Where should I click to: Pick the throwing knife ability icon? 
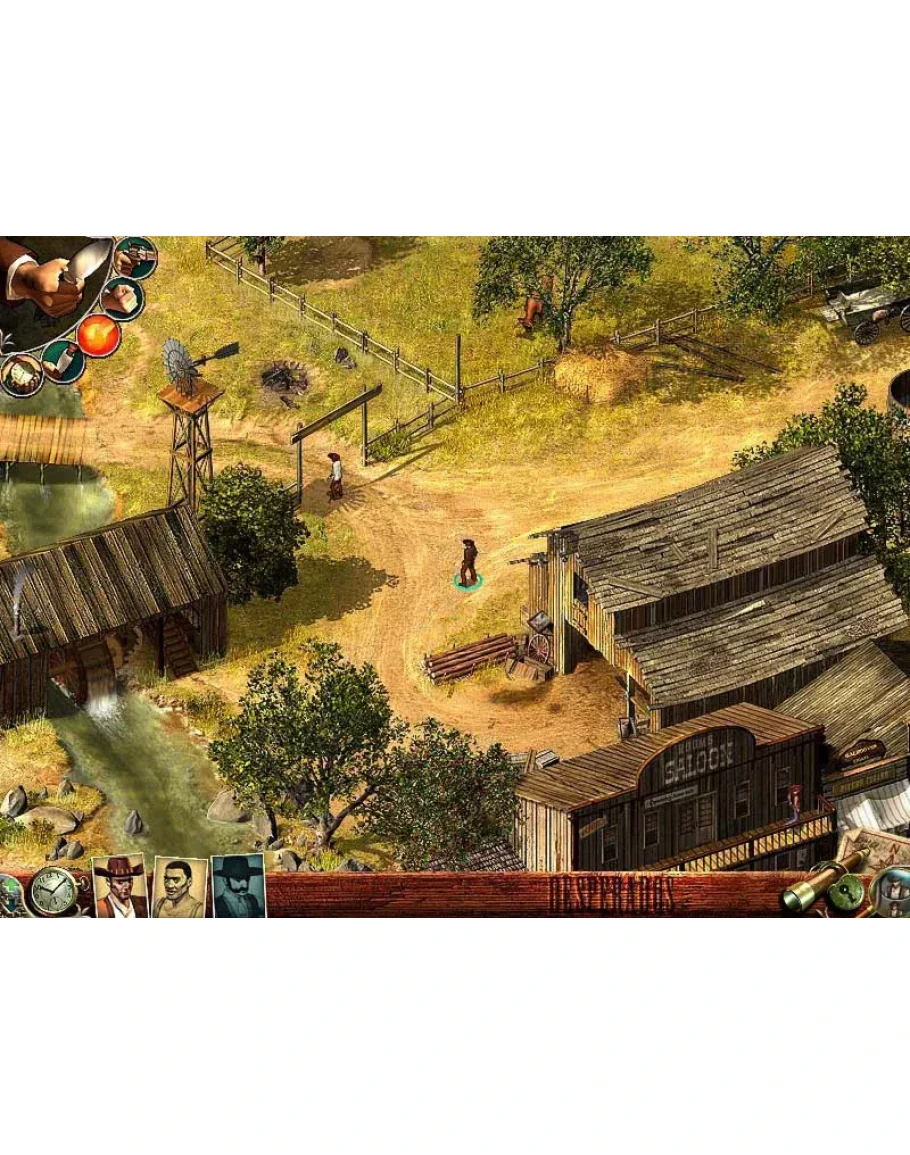click(x=62, y=360)
